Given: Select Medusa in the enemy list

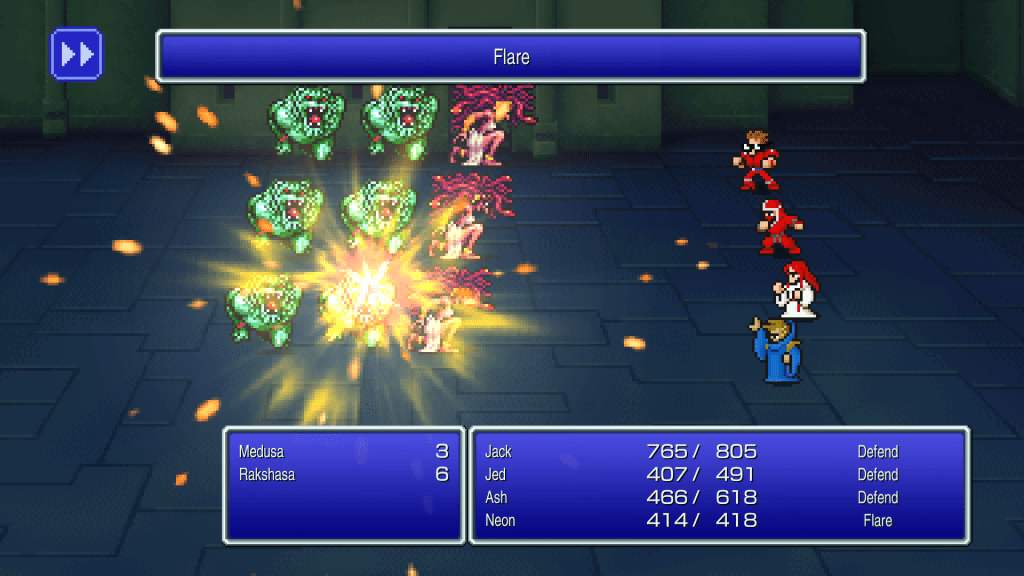Looking at the screenshot, I should tap(343, 452).
